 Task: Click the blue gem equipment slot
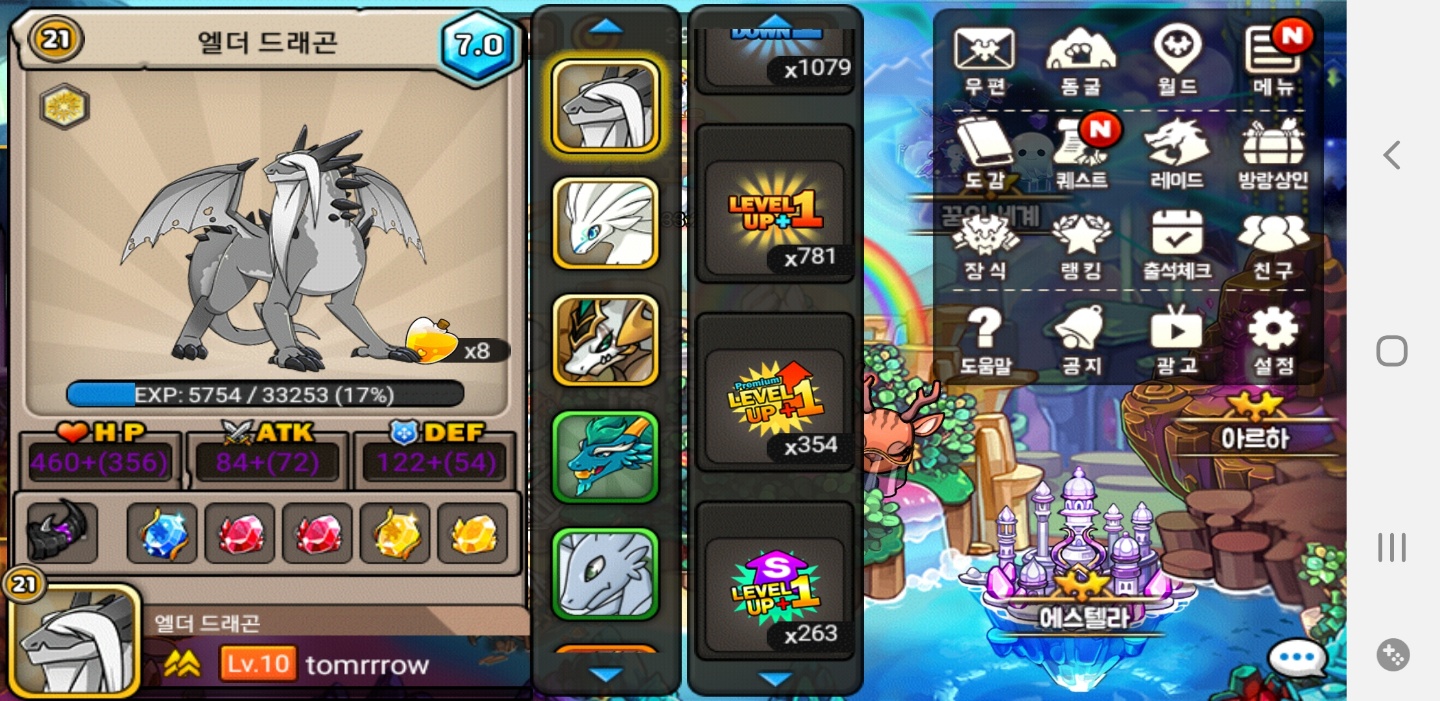click(x=162, y=534)
